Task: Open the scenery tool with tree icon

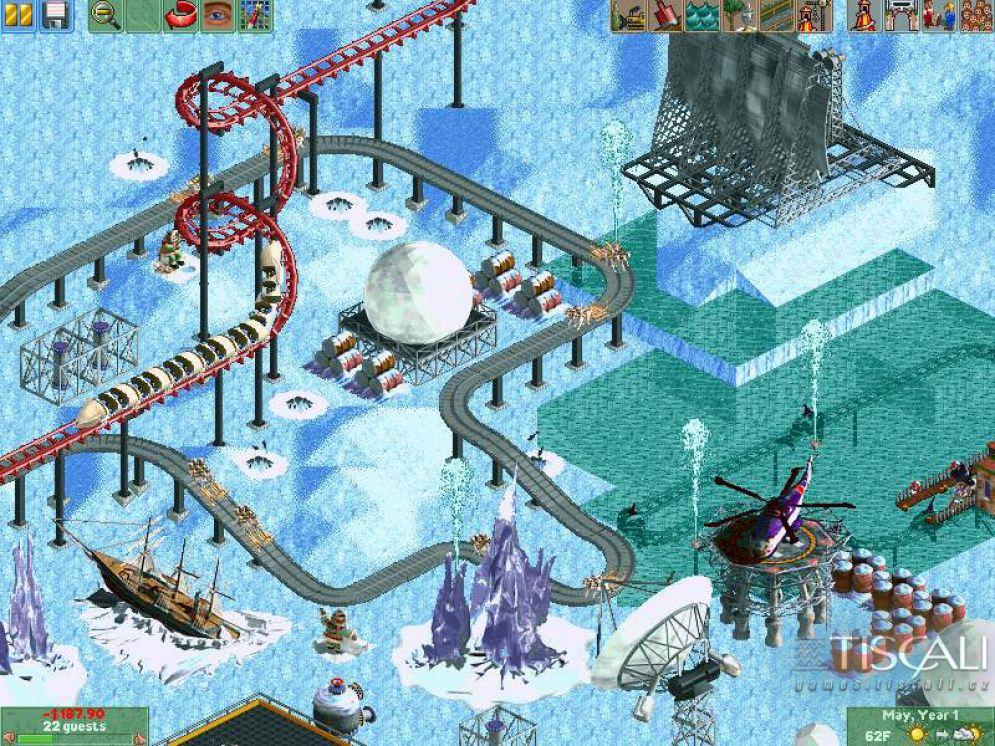Action: coord(740,16)
